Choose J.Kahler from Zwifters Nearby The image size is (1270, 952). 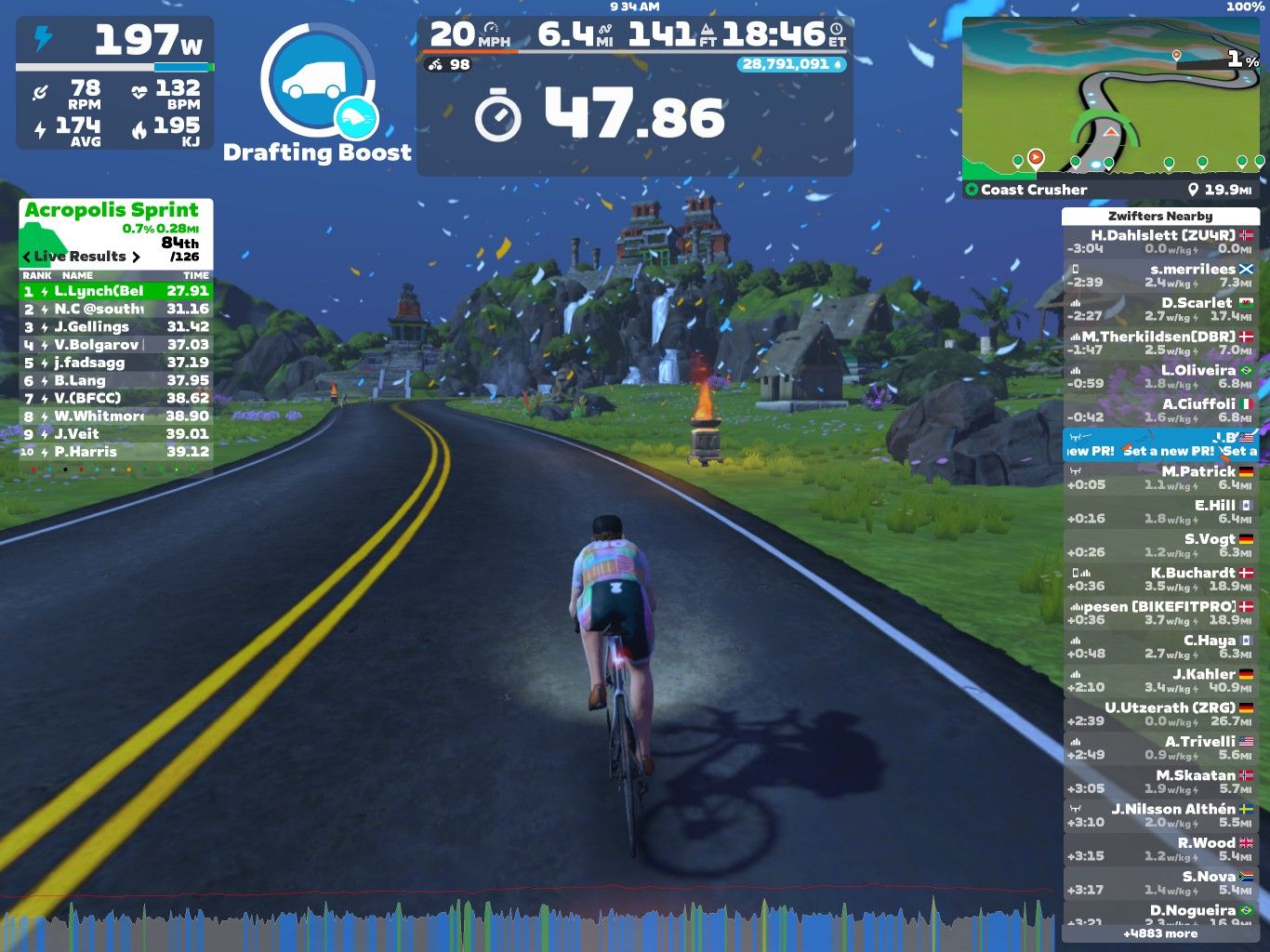pos(1159,681)
